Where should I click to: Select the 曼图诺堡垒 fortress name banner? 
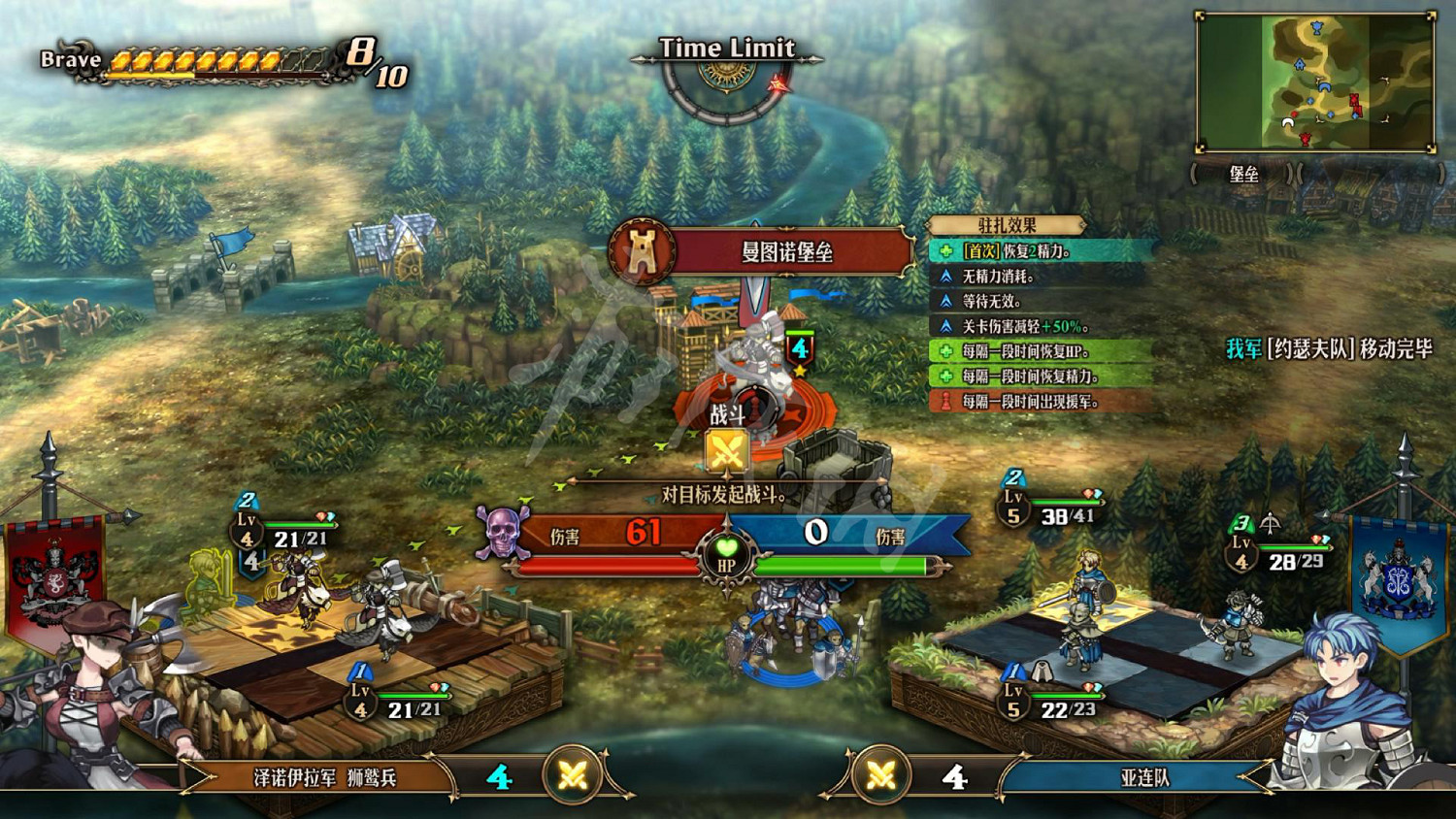[786, 252]
